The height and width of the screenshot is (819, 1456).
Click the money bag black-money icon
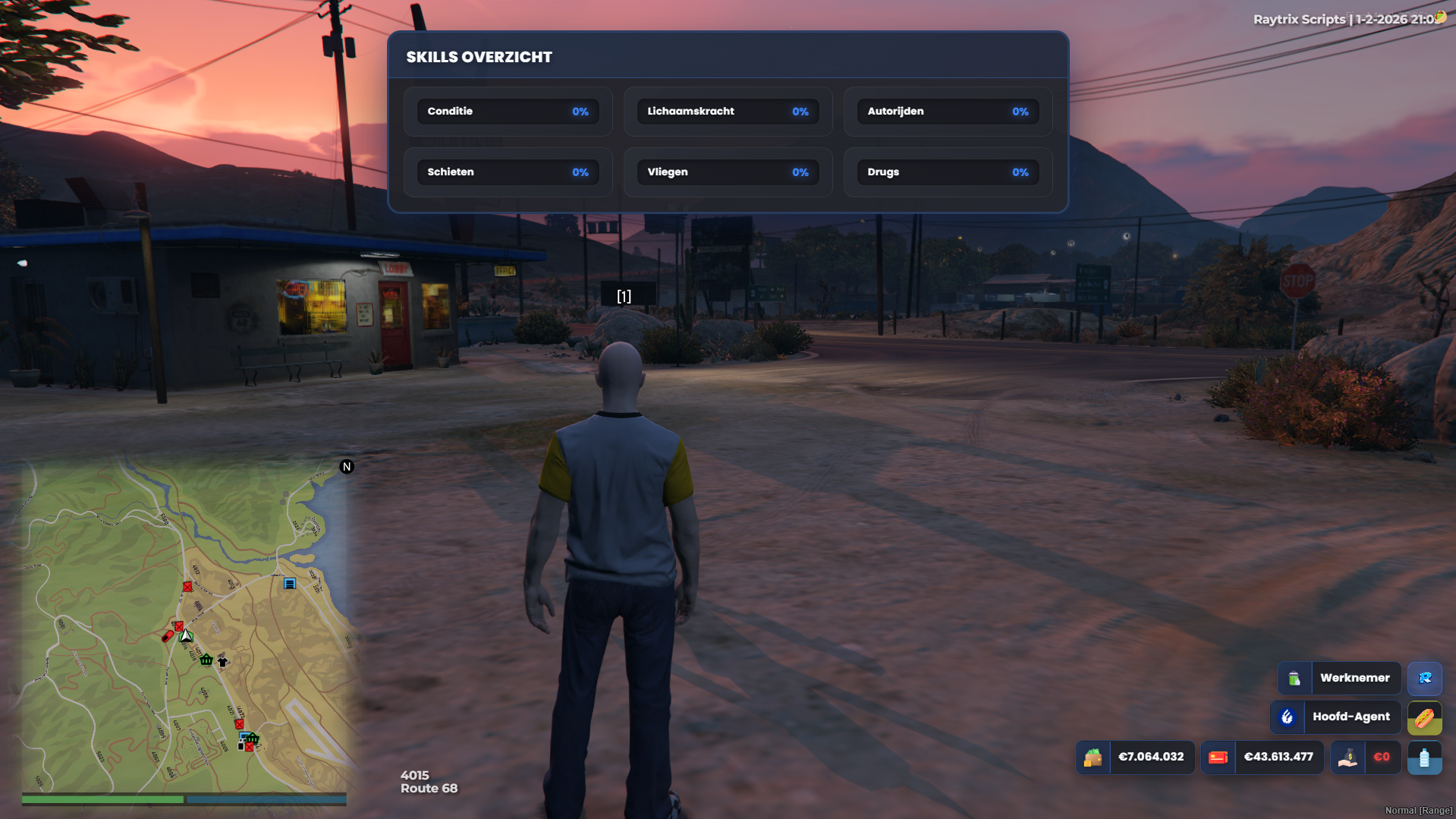coord(1348,757)
